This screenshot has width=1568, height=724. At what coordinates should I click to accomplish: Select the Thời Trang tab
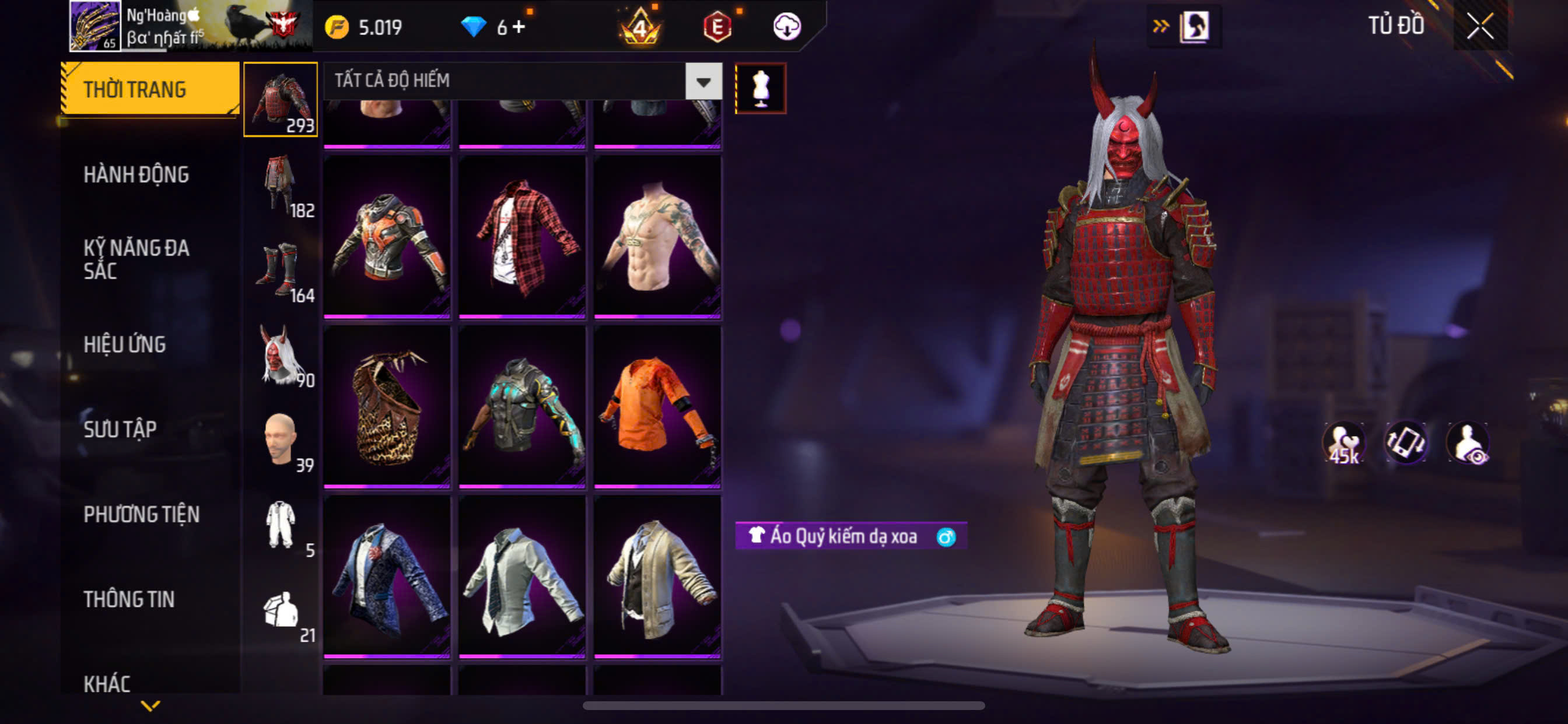135,89
